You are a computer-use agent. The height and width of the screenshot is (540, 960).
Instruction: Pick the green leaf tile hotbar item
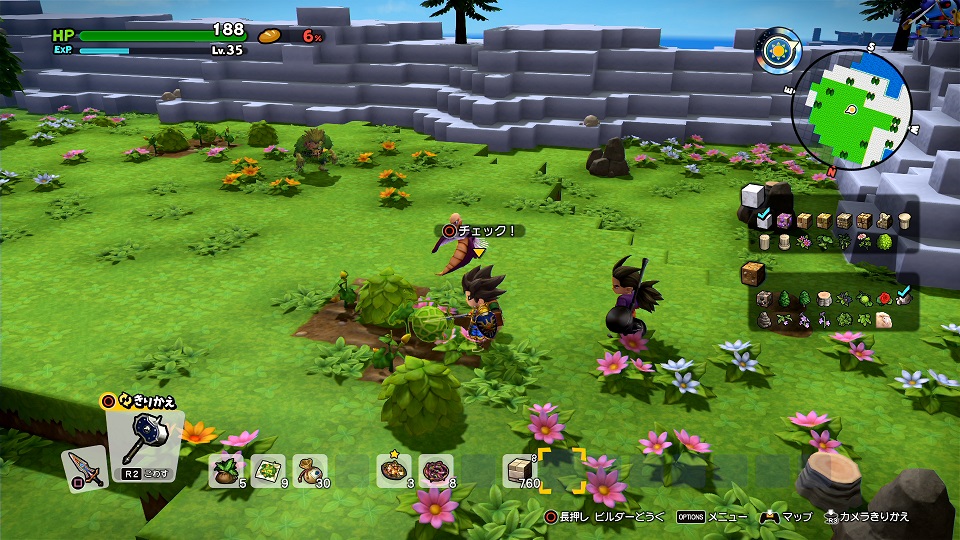click(269, 469)
